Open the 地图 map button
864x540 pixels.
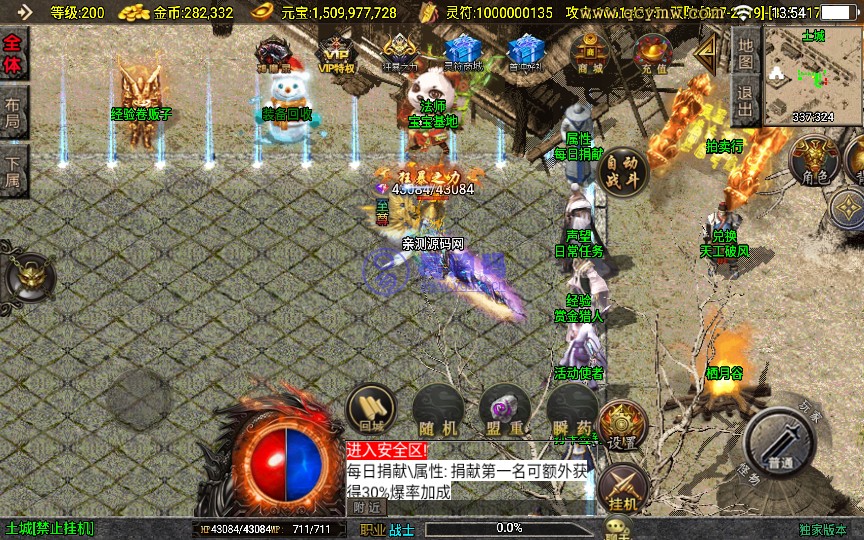click(x=745, y=50)
